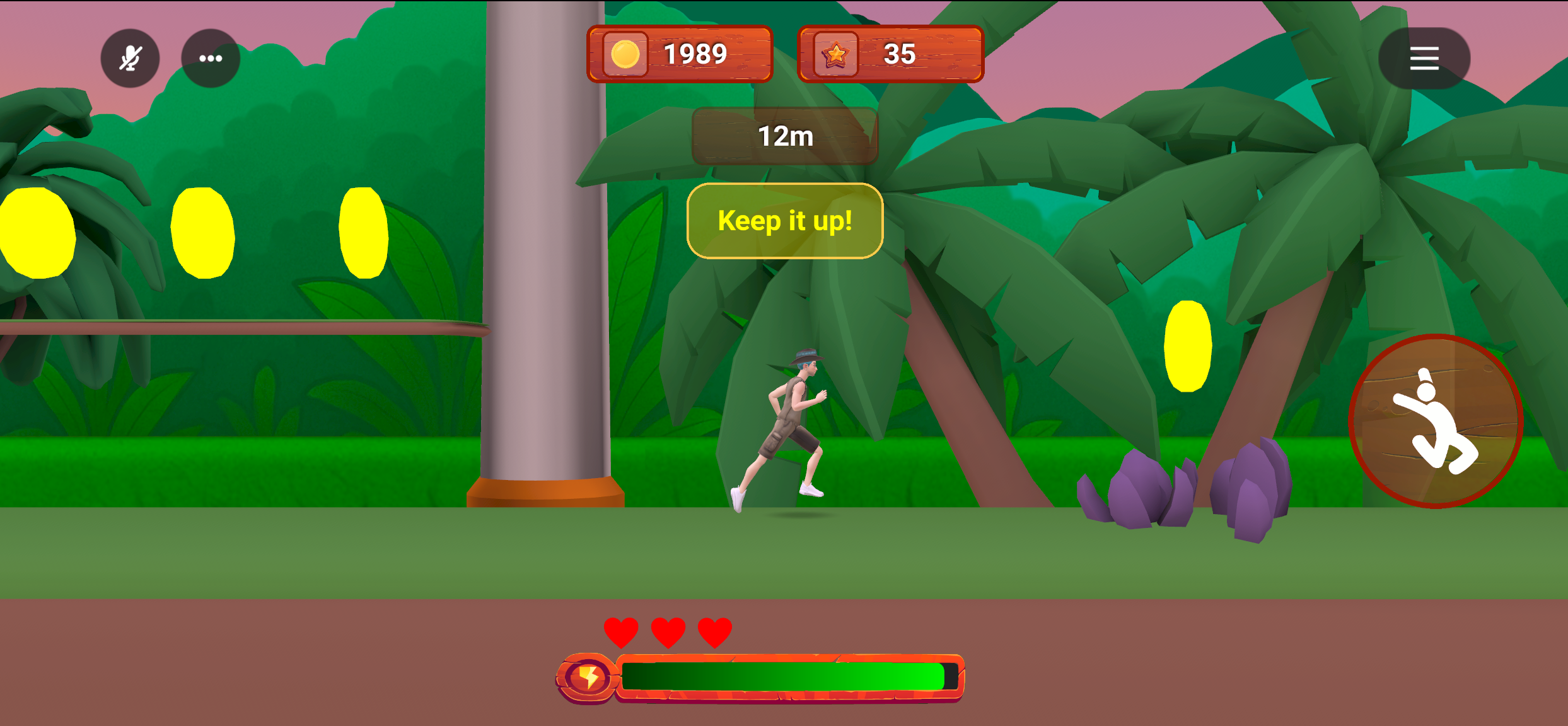The image size is (1568, 726).
Task: Activate the lightning bolt energy icon
Action: click(x=588, y=678)
